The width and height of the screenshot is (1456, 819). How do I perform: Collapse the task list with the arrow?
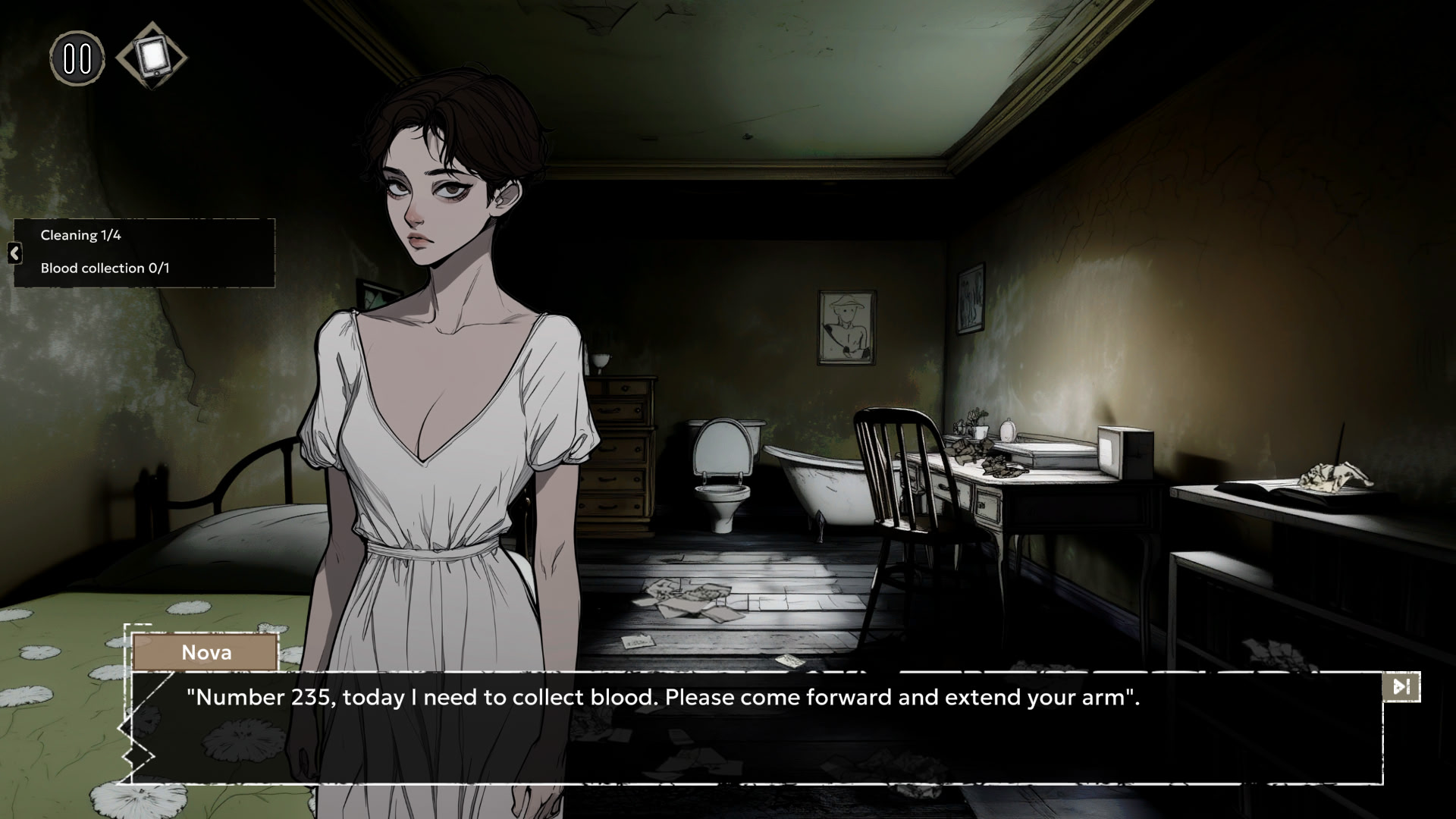pos(14,253)
